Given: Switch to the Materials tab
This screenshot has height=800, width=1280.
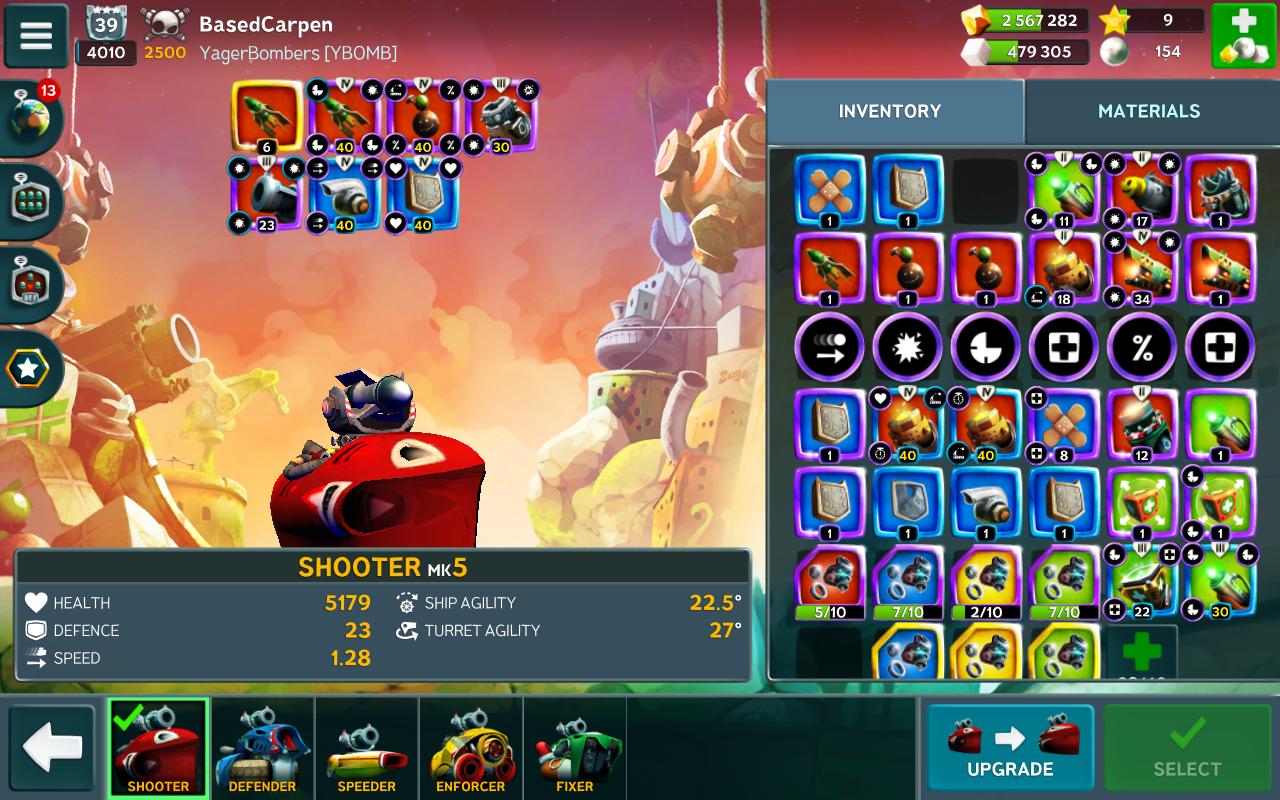Looking at the screenshot, I should click(x=1148, y=111).
